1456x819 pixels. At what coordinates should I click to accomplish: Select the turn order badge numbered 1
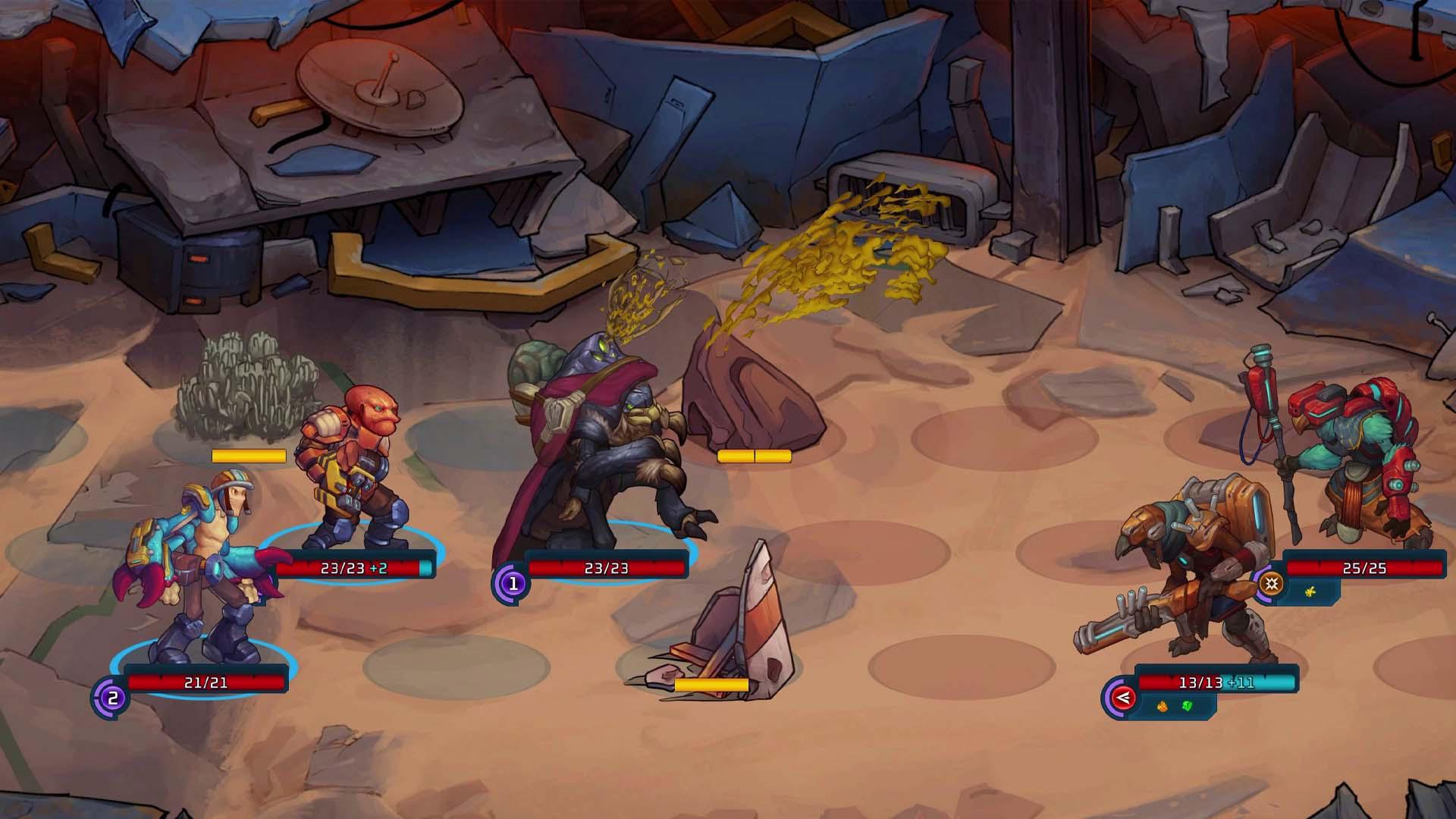click(513, 584)
